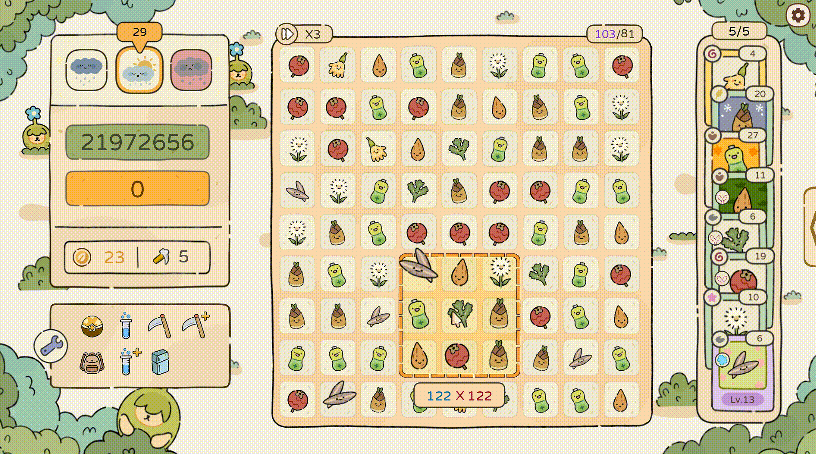Image resolution: width=816 pixels, height=454 pixels.
Task: Select the upgraded sickle with plus
Action: coord(195,324)
